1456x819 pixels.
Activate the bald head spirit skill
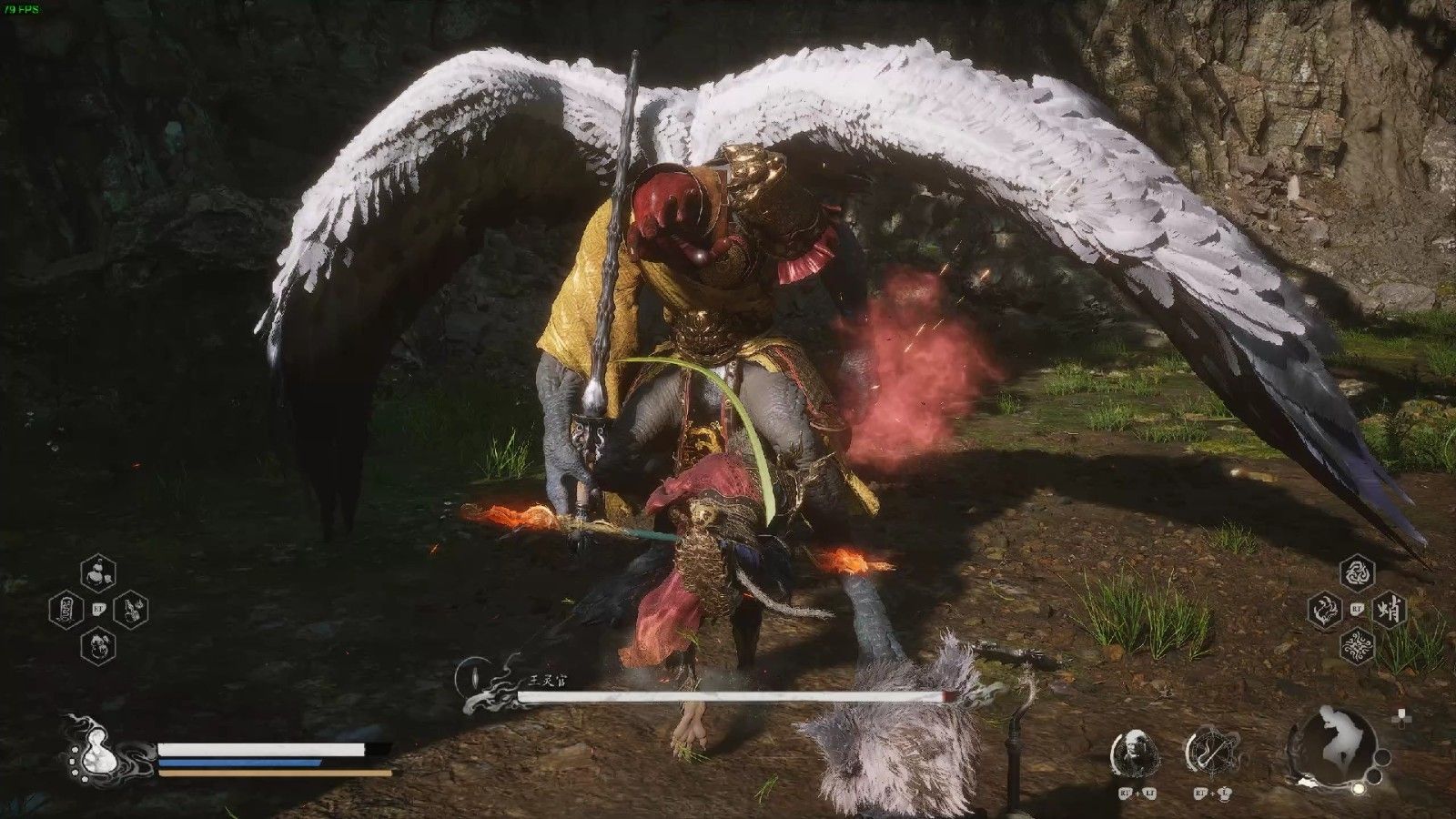(x=1135, y=752)
